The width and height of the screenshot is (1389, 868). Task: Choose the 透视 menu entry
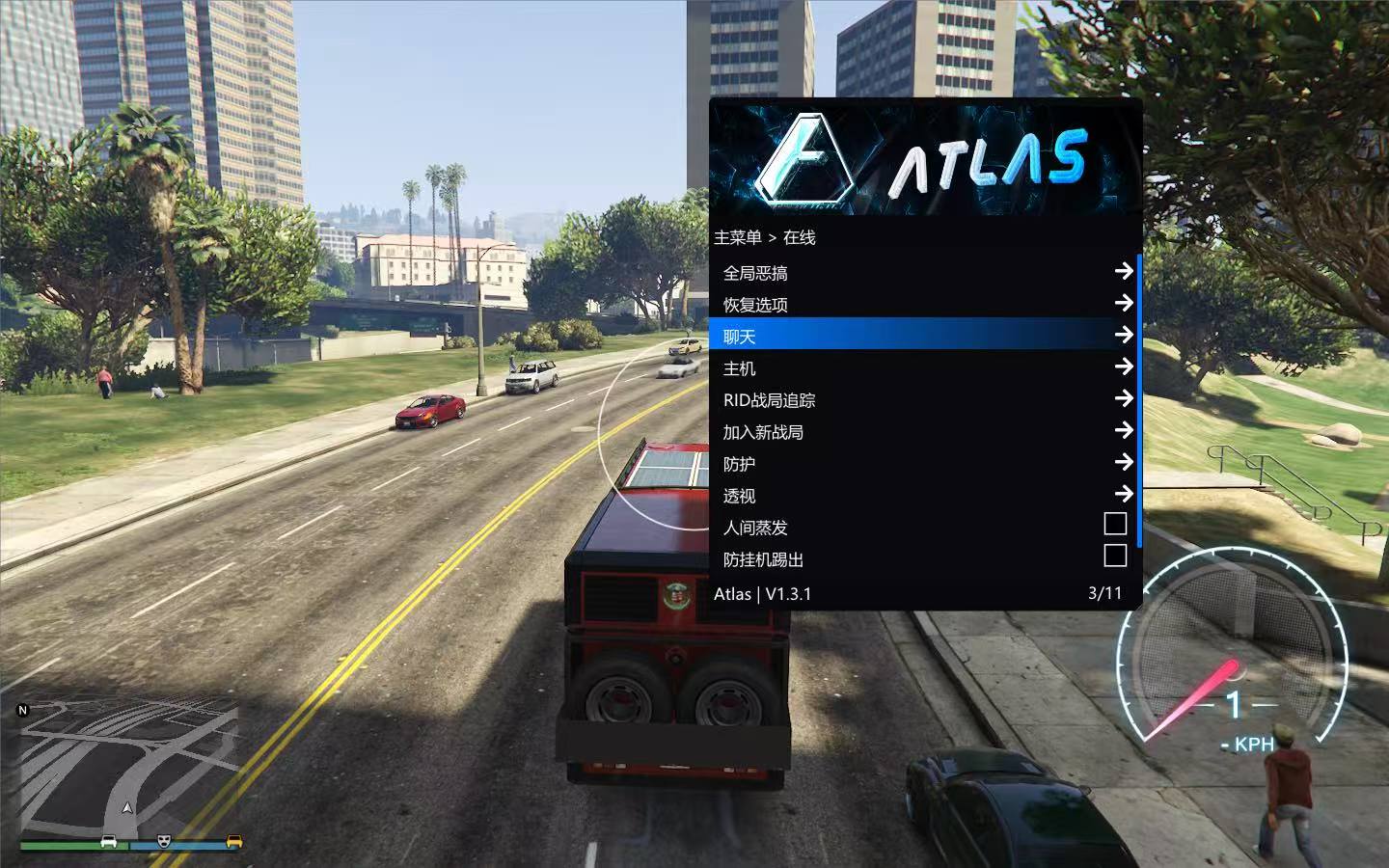click(924, 496)
